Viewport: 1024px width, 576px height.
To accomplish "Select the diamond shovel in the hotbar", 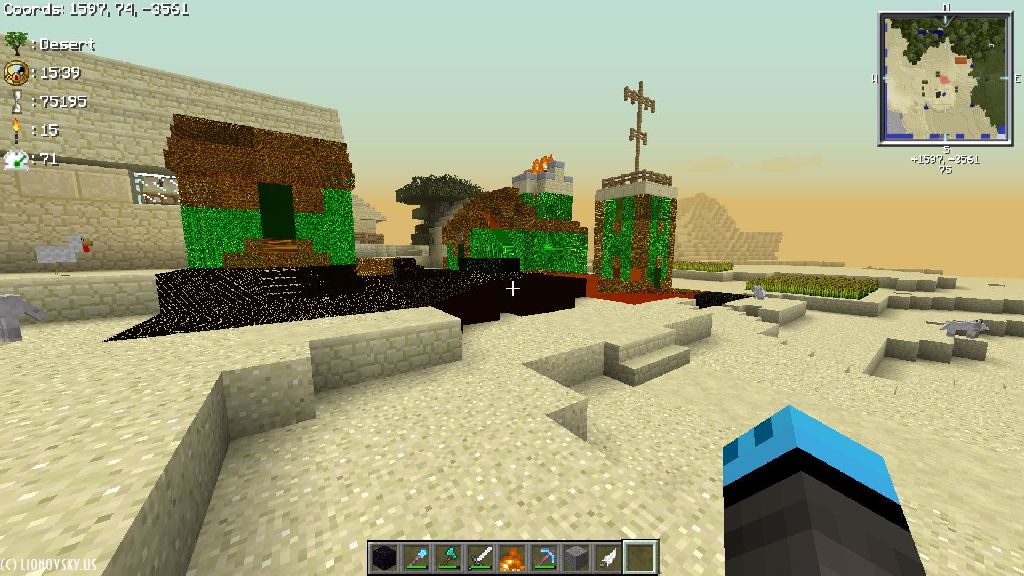I will click(415, 557).
